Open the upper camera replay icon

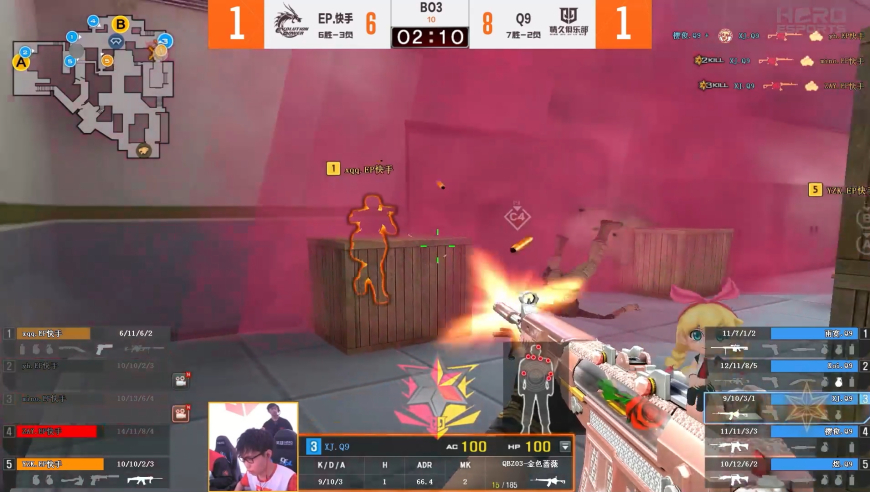(x=180, y=380)
